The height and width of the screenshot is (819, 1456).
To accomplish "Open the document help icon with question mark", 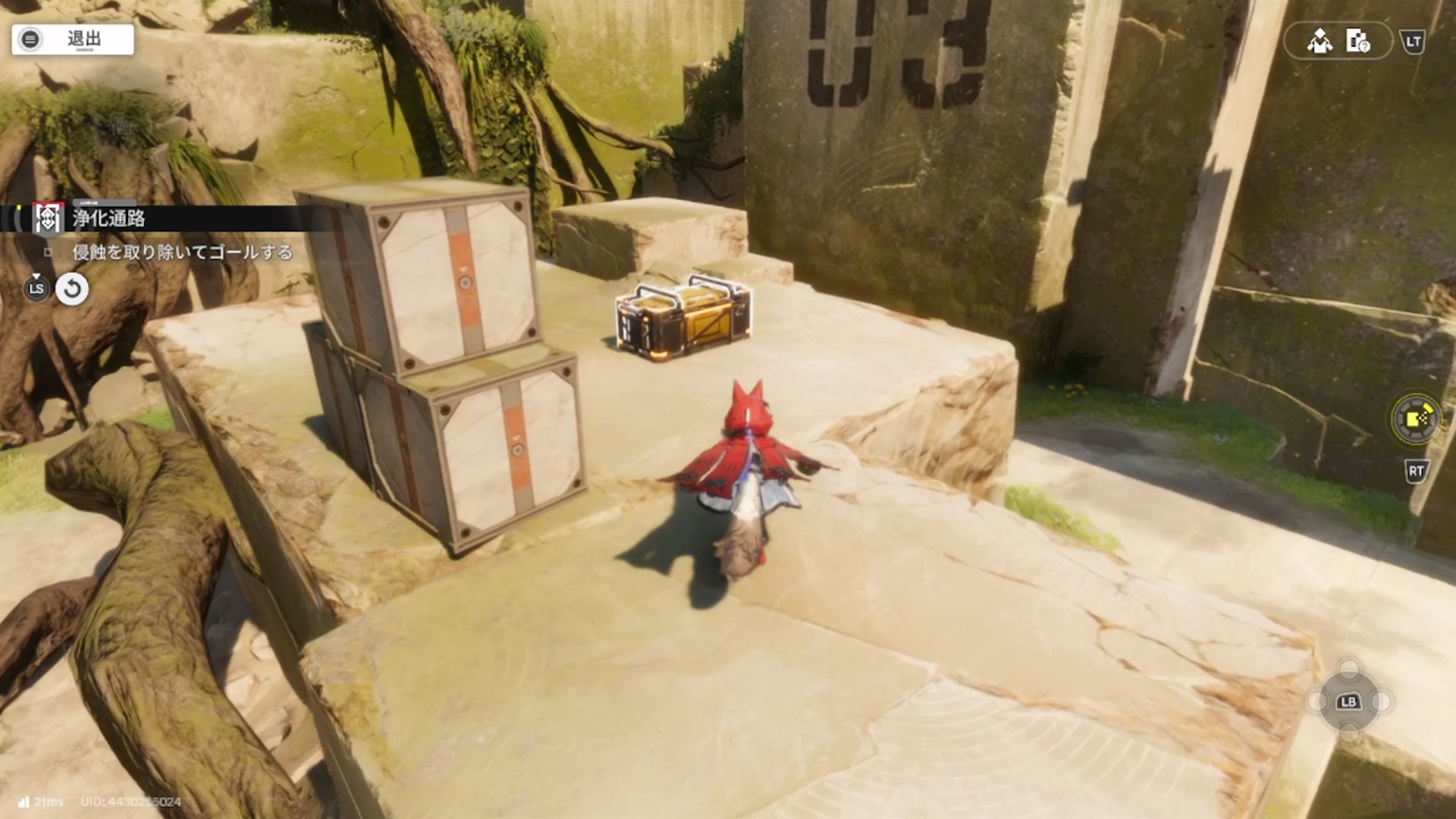I will click(1357, 41).
